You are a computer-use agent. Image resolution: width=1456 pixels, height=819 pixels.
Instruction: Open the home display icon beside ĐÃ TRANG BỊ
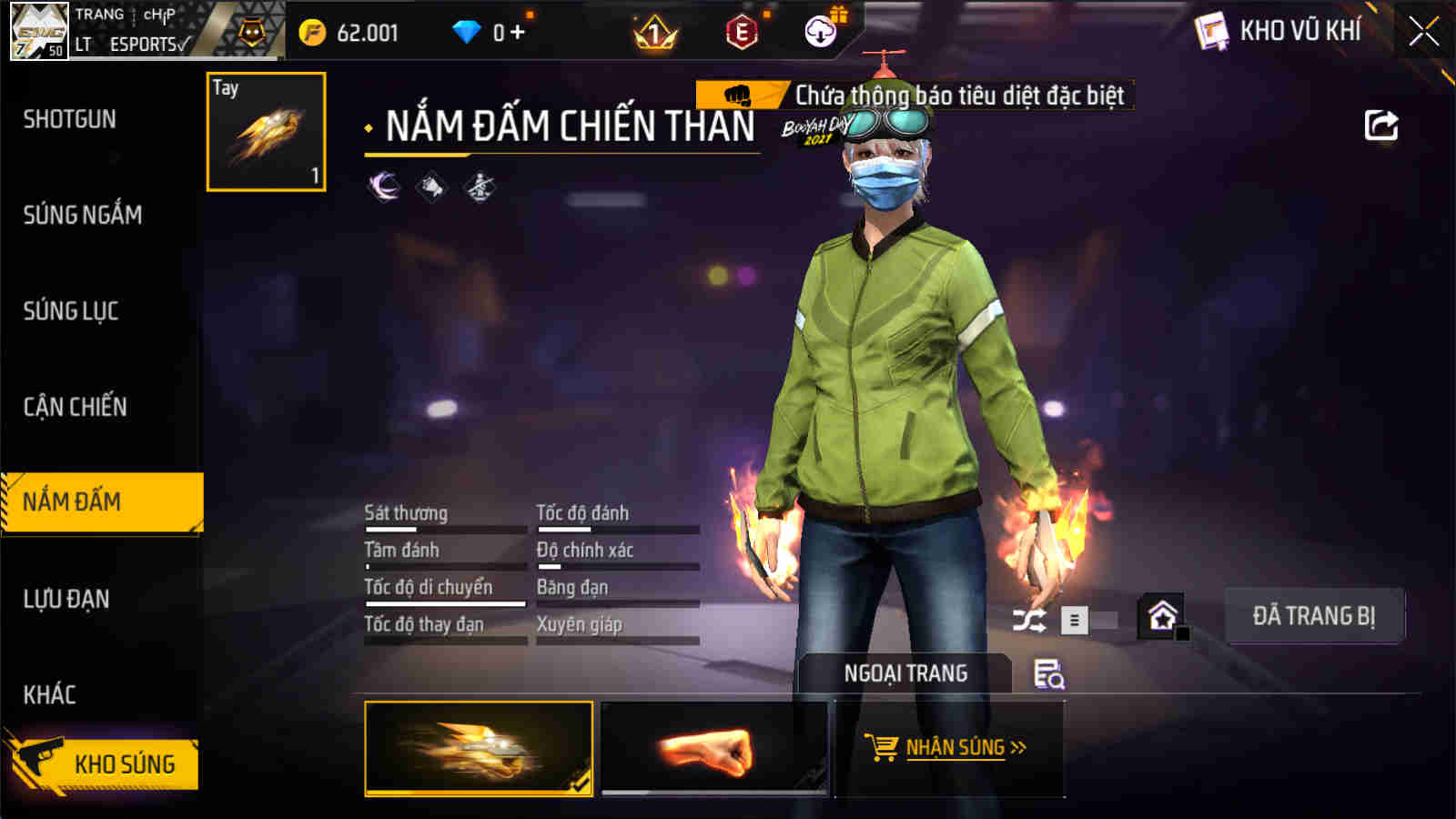[1164, 614]
